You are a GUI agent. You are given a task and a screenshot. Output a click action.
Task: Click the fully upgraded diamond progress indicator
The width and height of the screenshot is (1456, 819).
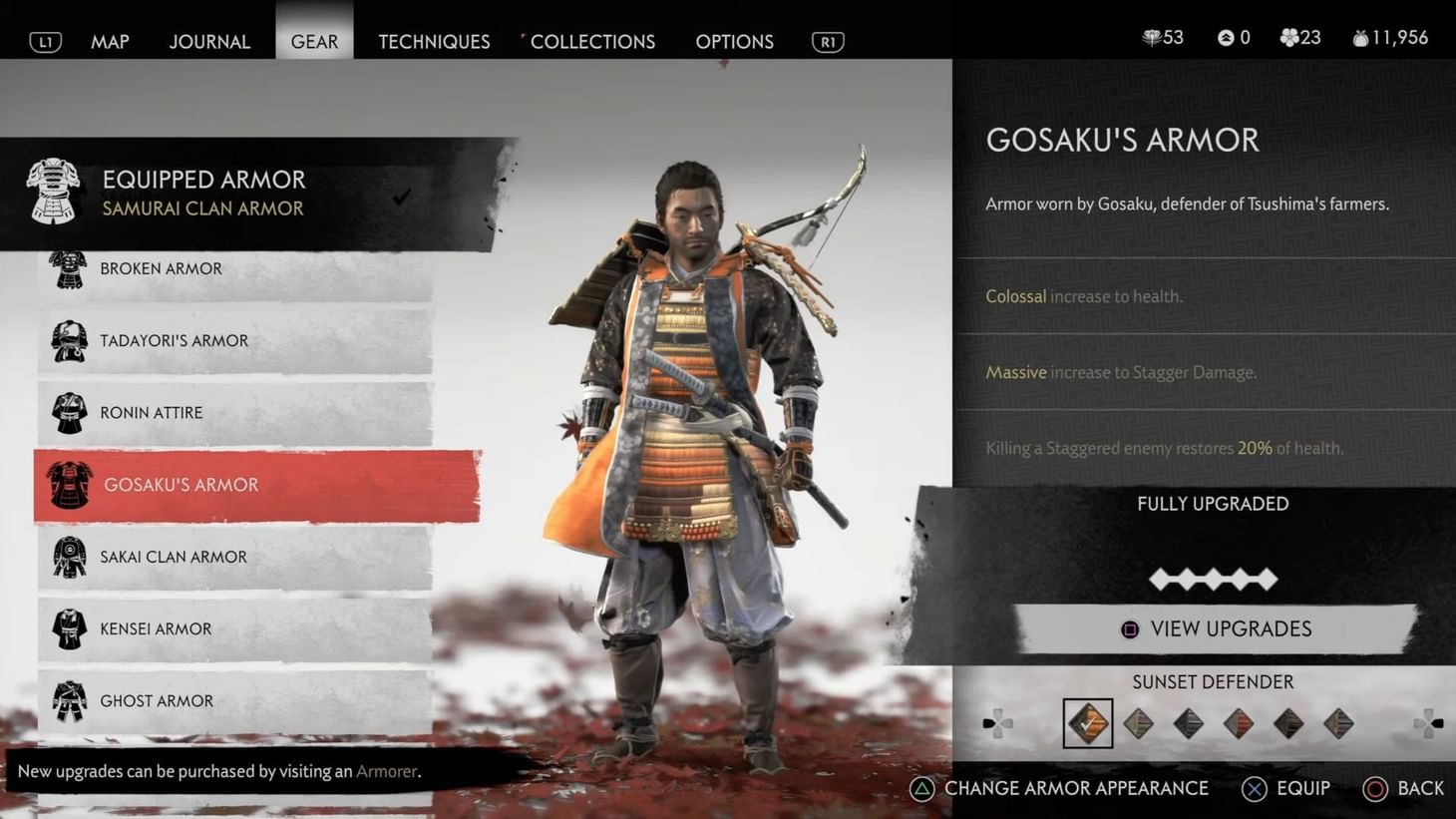(x=1213, y=579)
